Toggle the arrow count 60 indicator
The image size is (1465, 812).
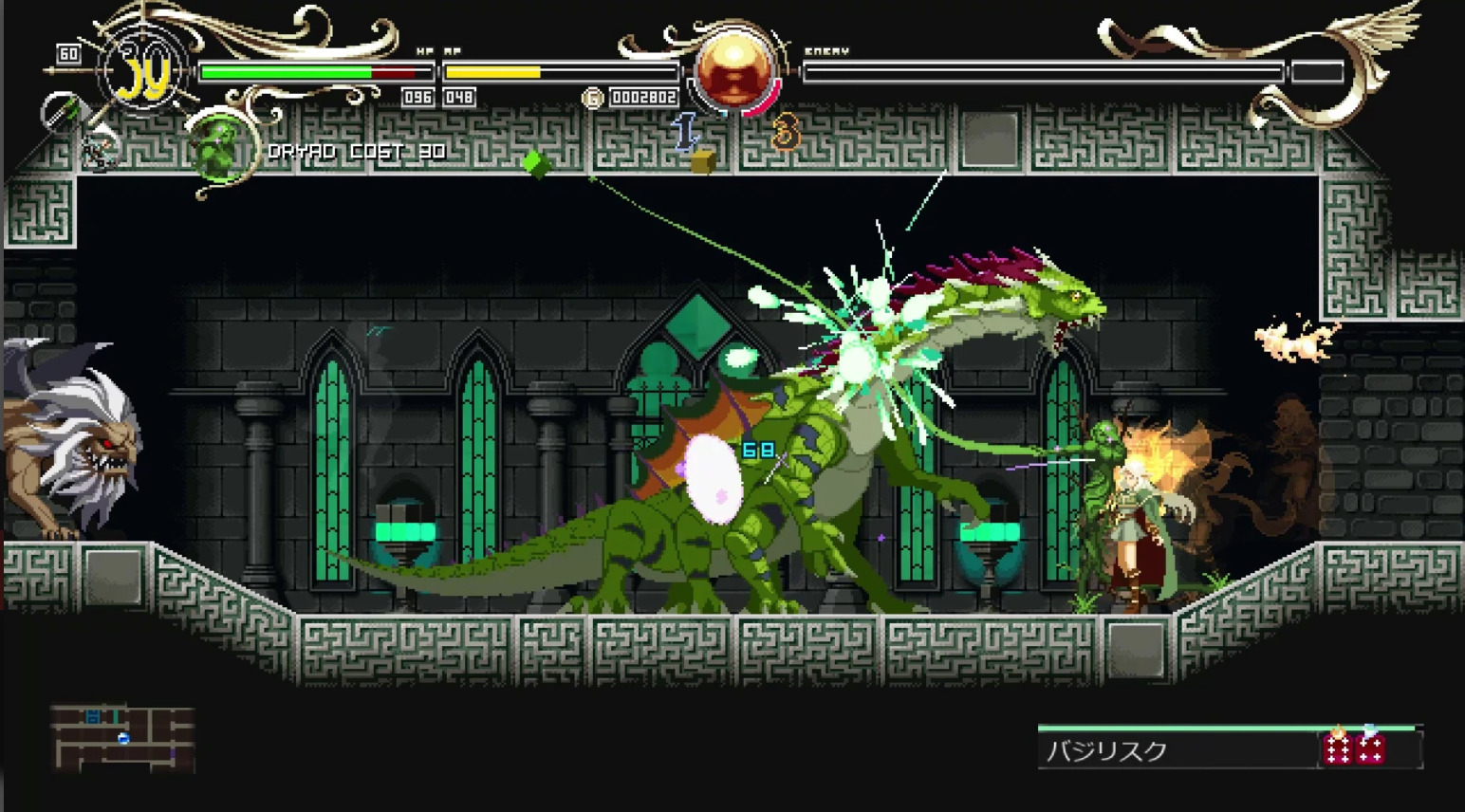[x=69, y=52]
